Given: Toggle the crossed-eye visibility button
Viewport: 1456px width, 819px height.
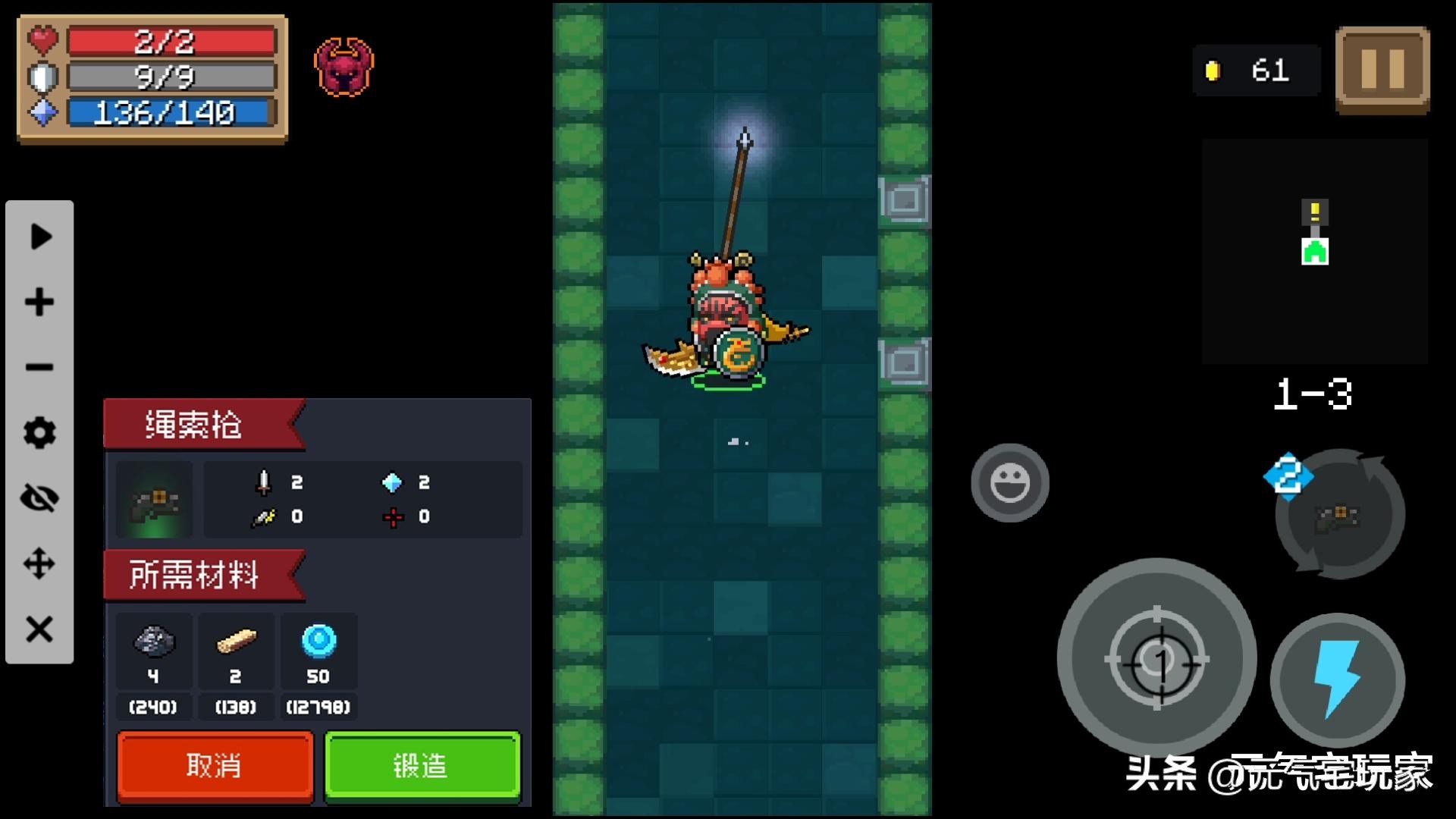Looking at the screenshot, I should (x=39, y=498).
